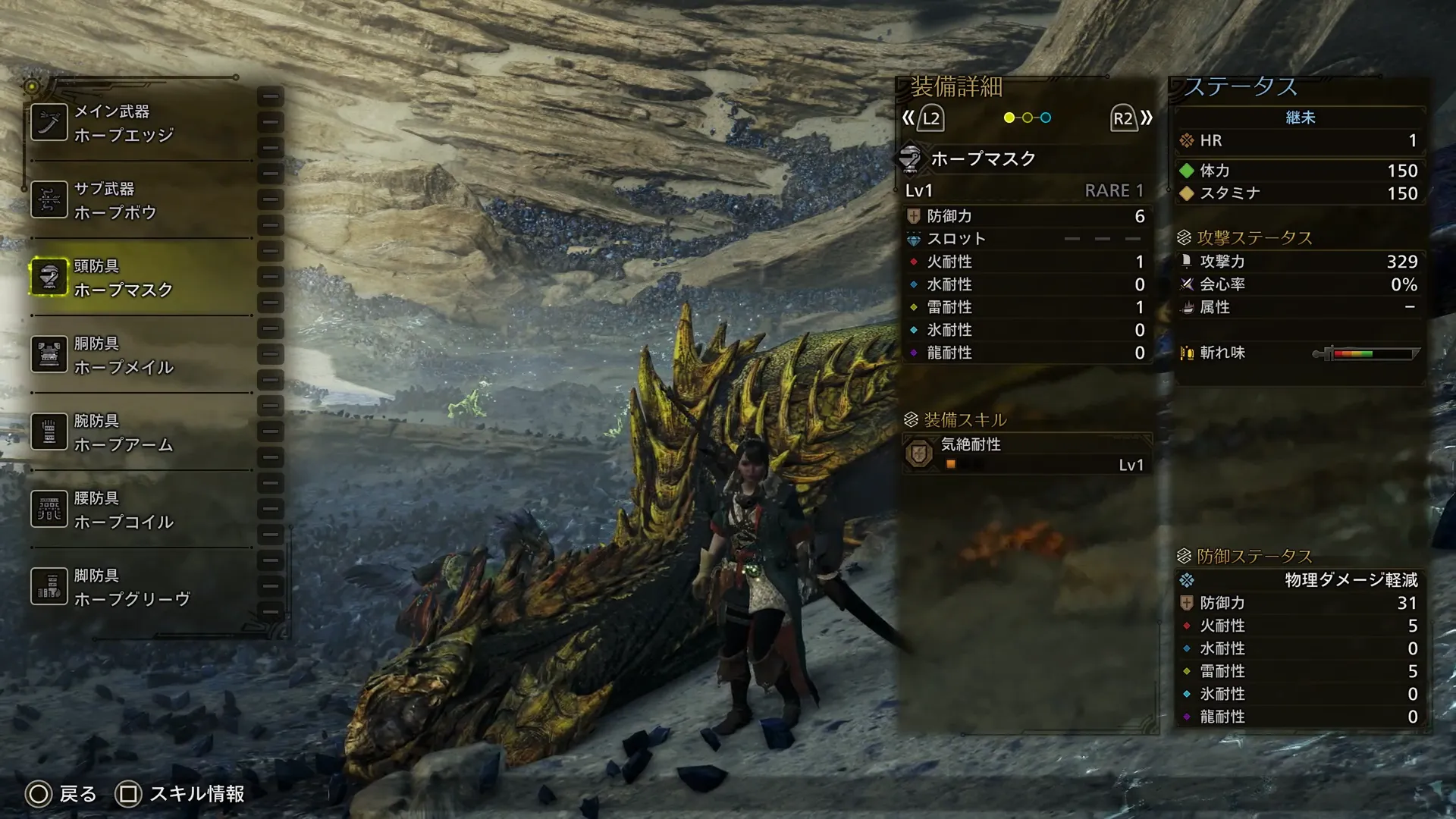Go back with 戻る

[61, 794]
